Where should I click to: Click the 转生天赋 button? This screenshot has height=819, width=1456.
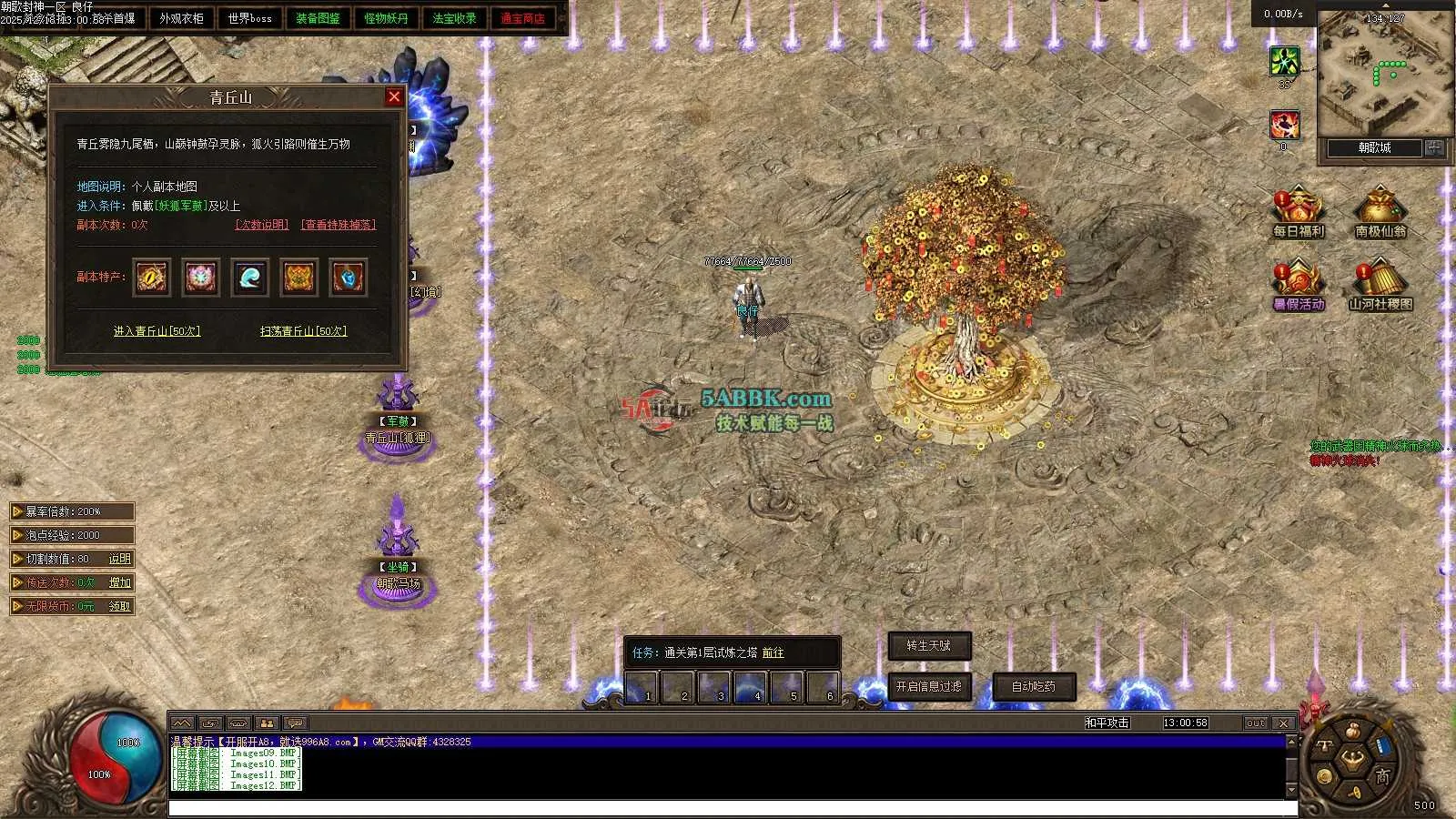coord(929,646)
